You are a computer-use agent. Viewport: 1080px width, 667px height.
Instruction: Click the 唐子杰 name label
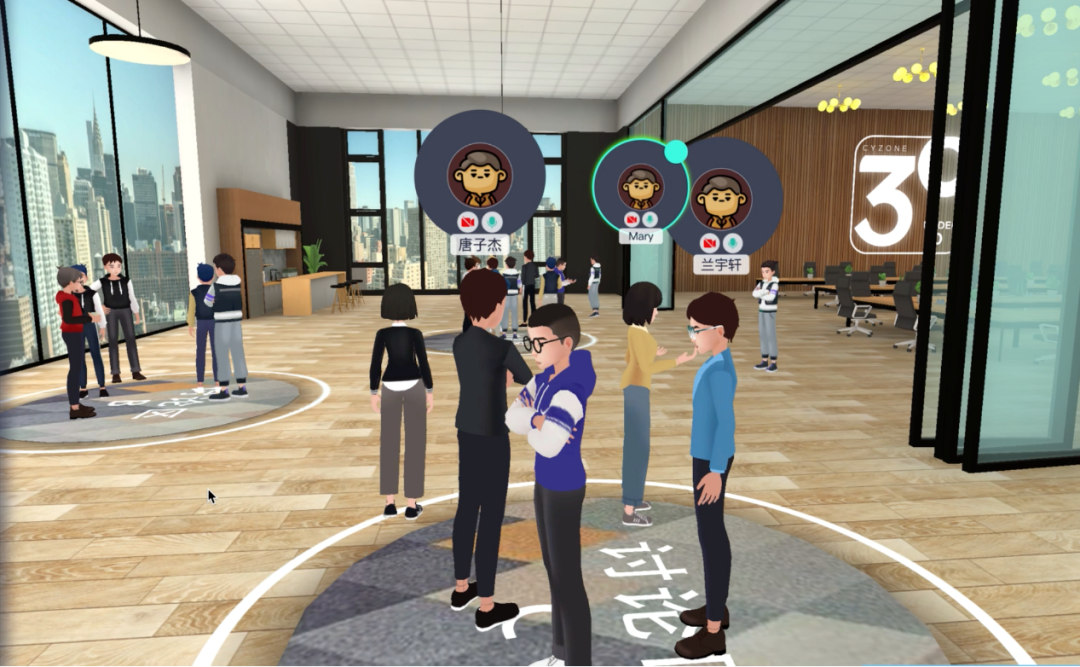(x=480, y=245)
